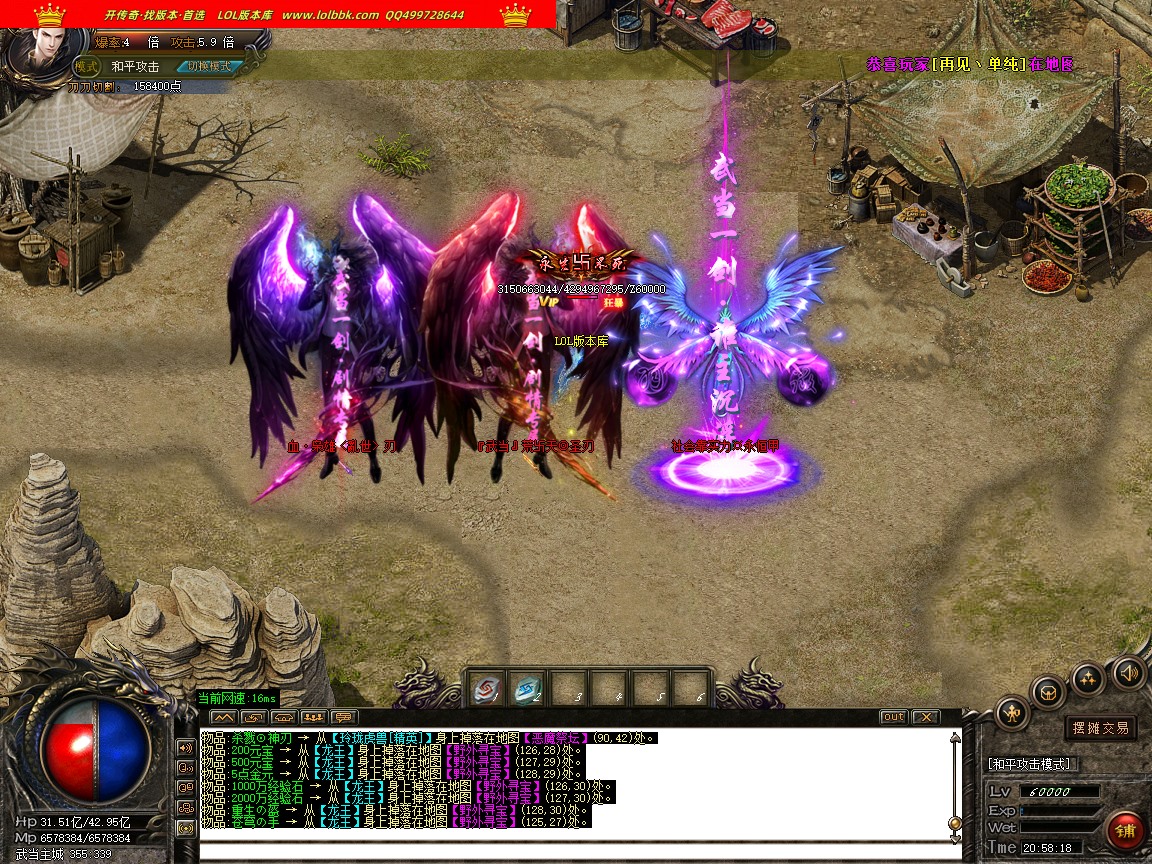Viewport: 1152px width, 864px height.
Task: Select the speech bubble chat toolbar button
Action: coord(343,717)
